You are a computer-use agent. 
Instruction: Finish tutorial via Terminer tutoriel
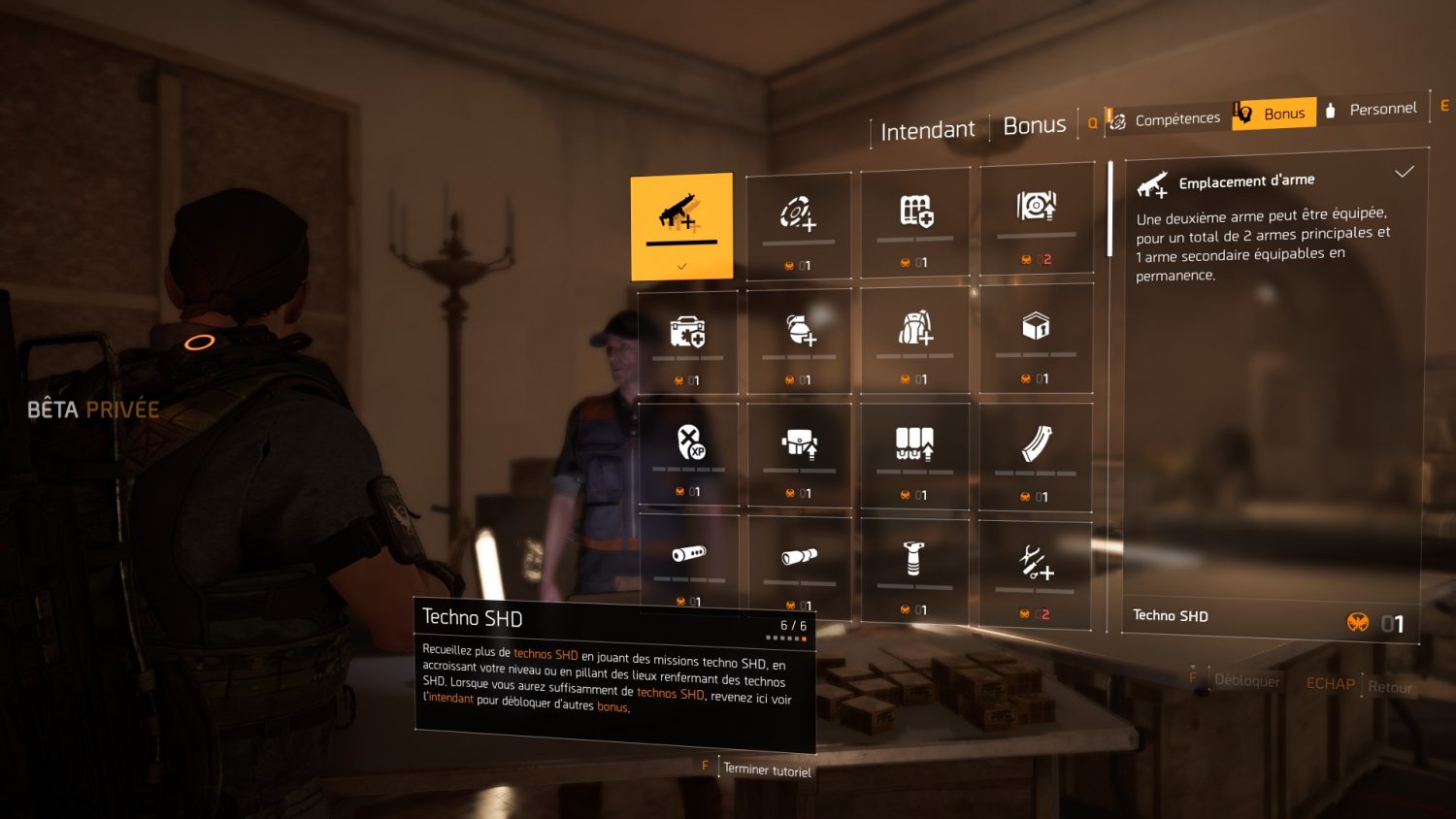click(x=767, y=770)
